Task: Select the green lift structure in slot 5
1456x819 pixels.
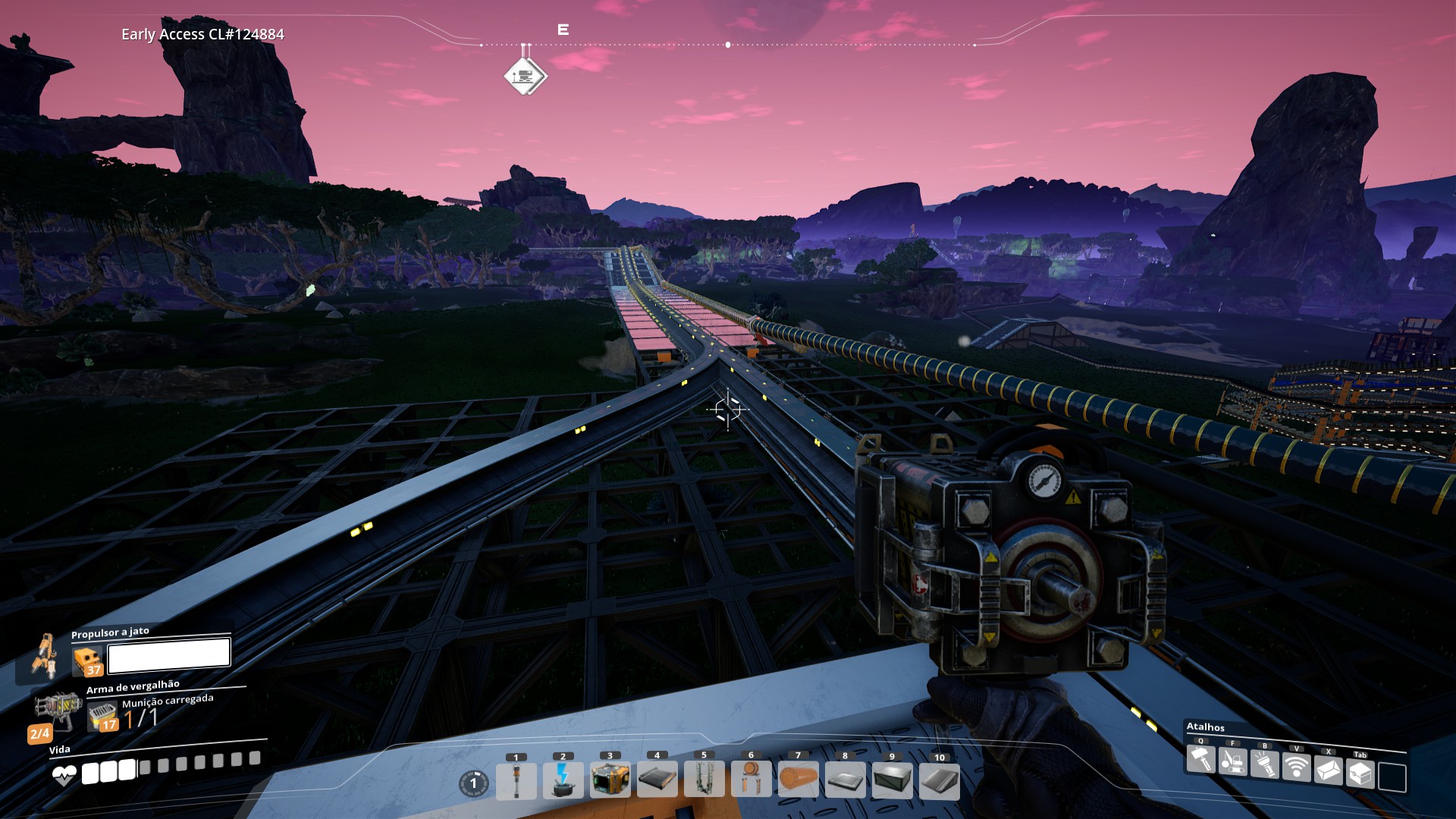Action: (704, 780)
